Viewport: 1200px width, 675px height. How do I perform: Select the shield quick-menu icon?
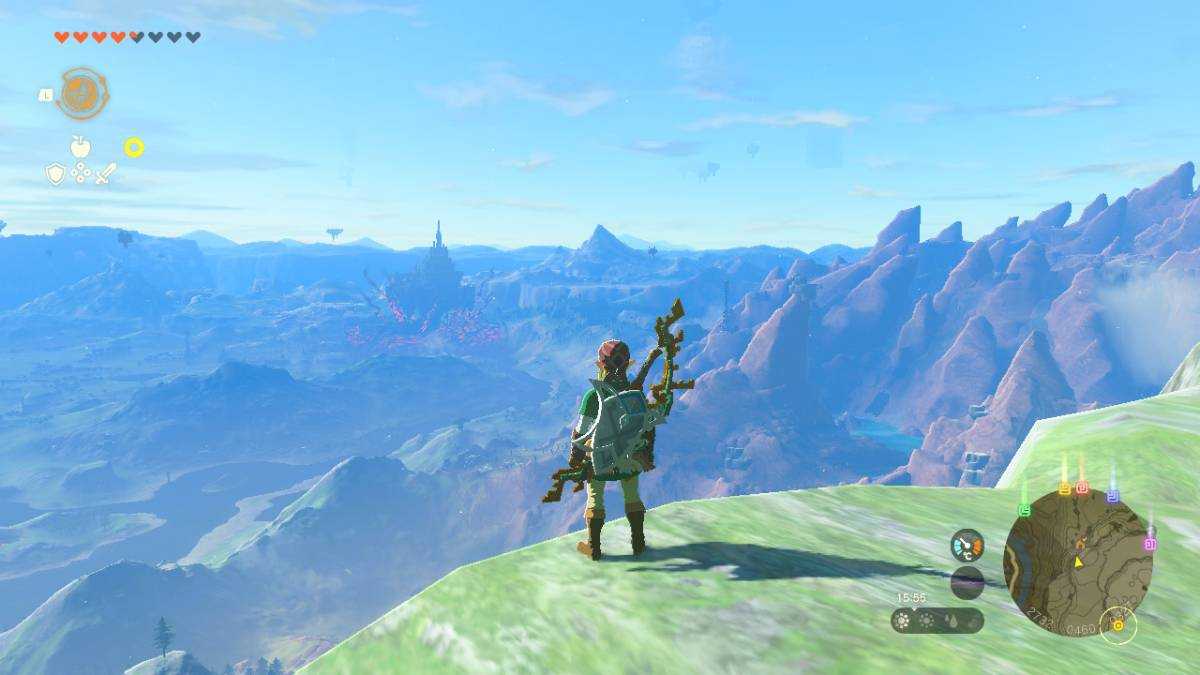(56, 174)
